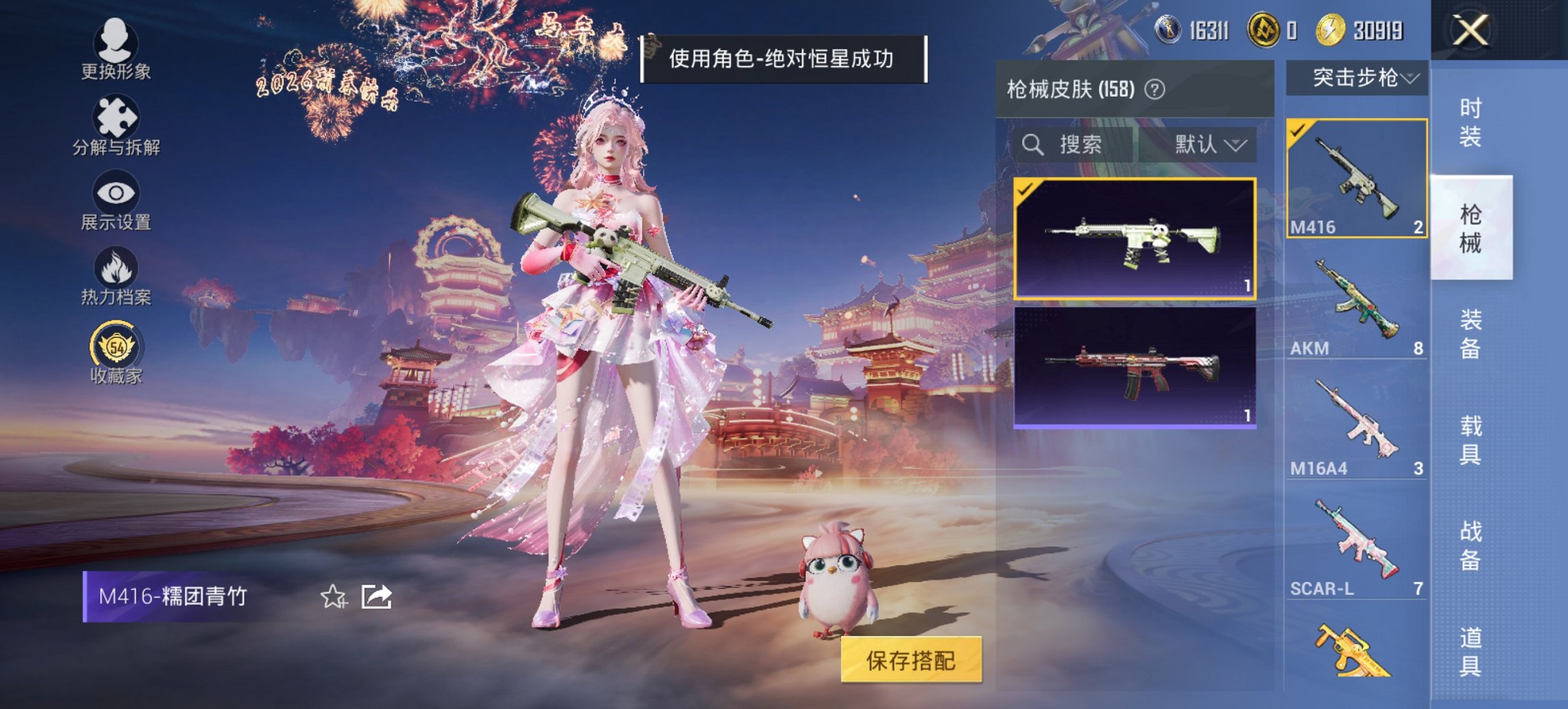This screenshot has height=709, width=1568.
Task: View the 热力档案 heat profile
Action: pyautogui.click(x=115, y=273)
